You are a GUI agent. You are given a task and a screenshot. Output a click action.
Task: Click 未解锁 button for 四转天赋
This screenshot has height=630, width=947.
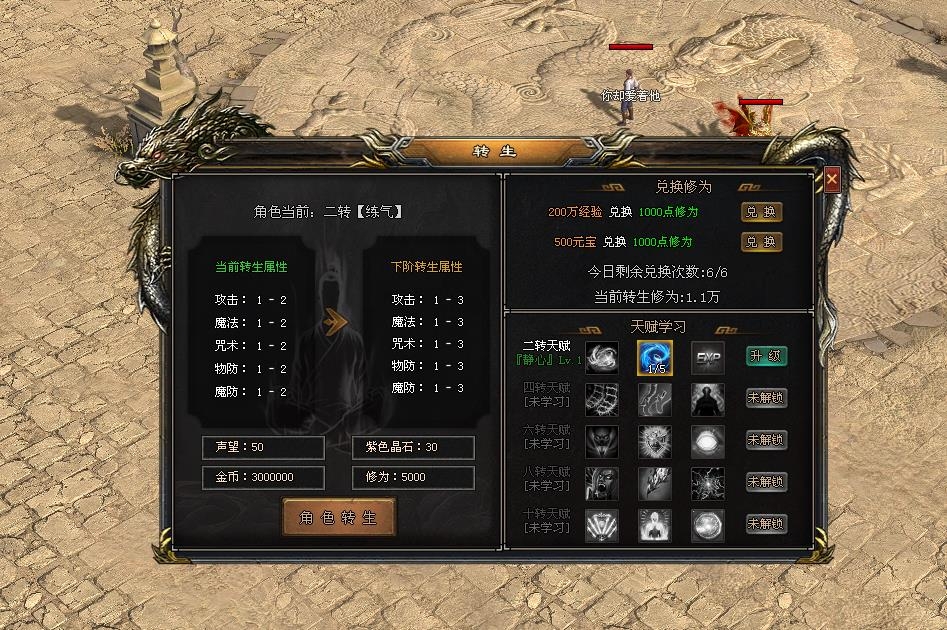point(767,398)
